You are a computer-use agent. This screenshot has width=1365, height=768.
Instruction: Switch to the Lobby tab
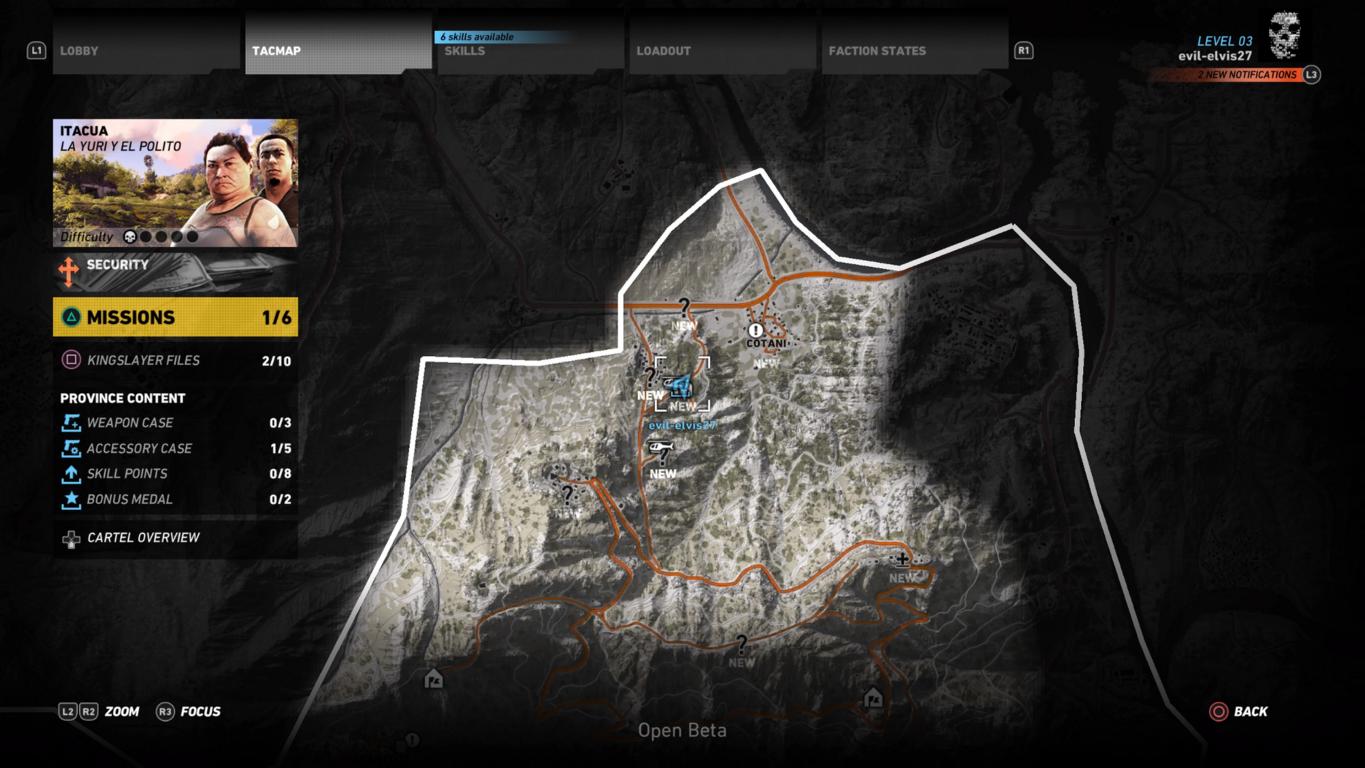(146, 50)
